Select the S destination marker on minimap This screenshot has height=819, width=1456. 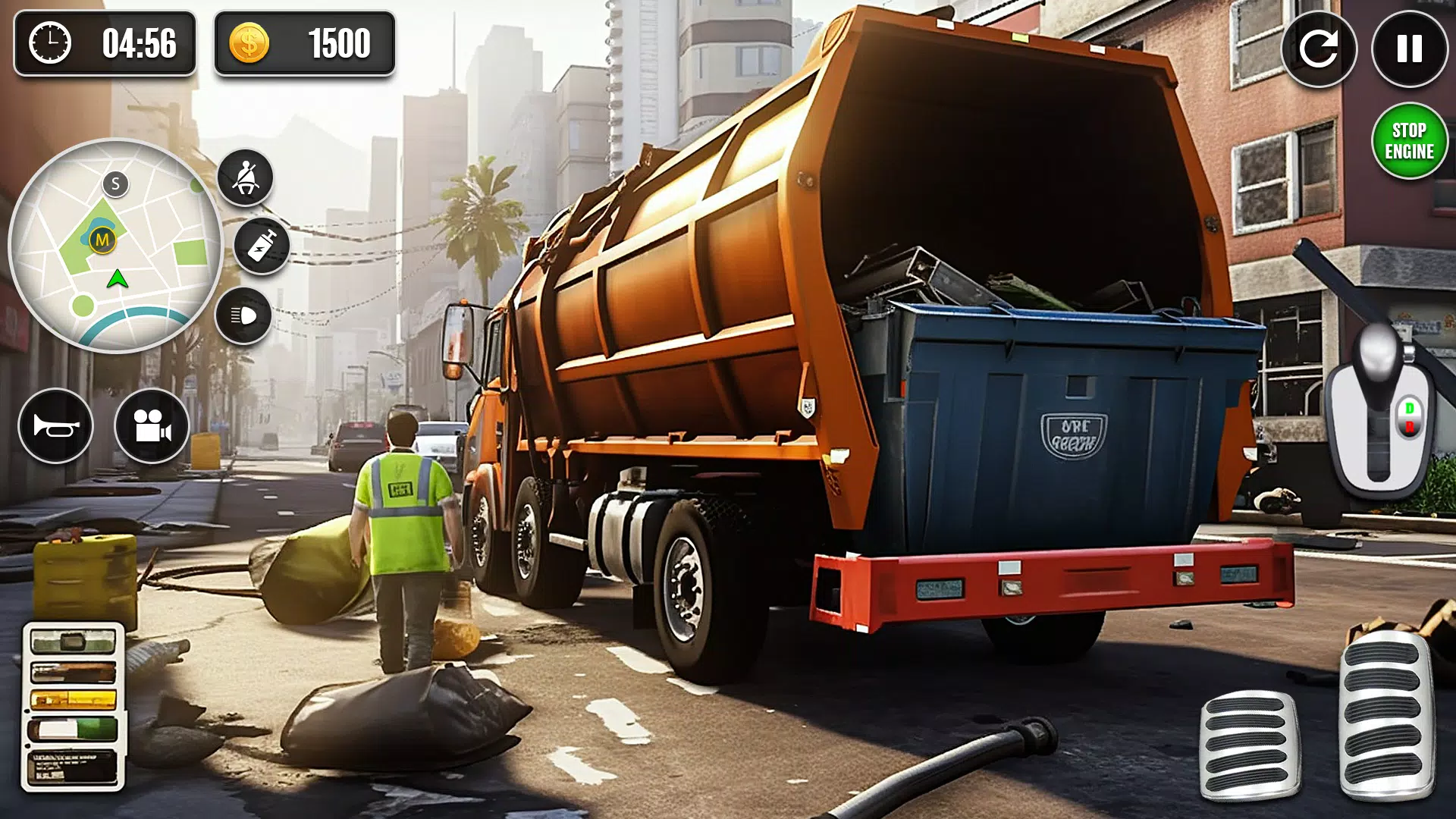(x=115, y=182)
